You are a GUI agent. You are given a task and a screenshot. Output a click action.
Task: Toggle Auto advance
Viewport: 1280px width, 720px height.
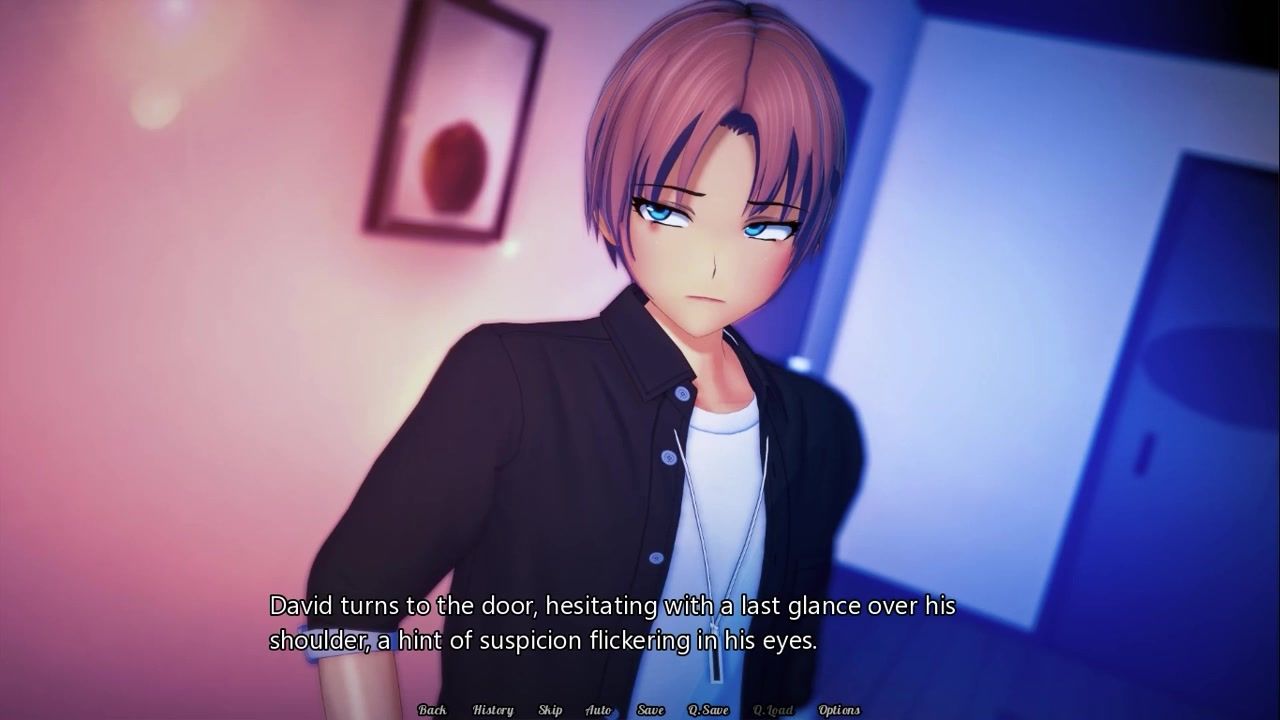point(598,710)
